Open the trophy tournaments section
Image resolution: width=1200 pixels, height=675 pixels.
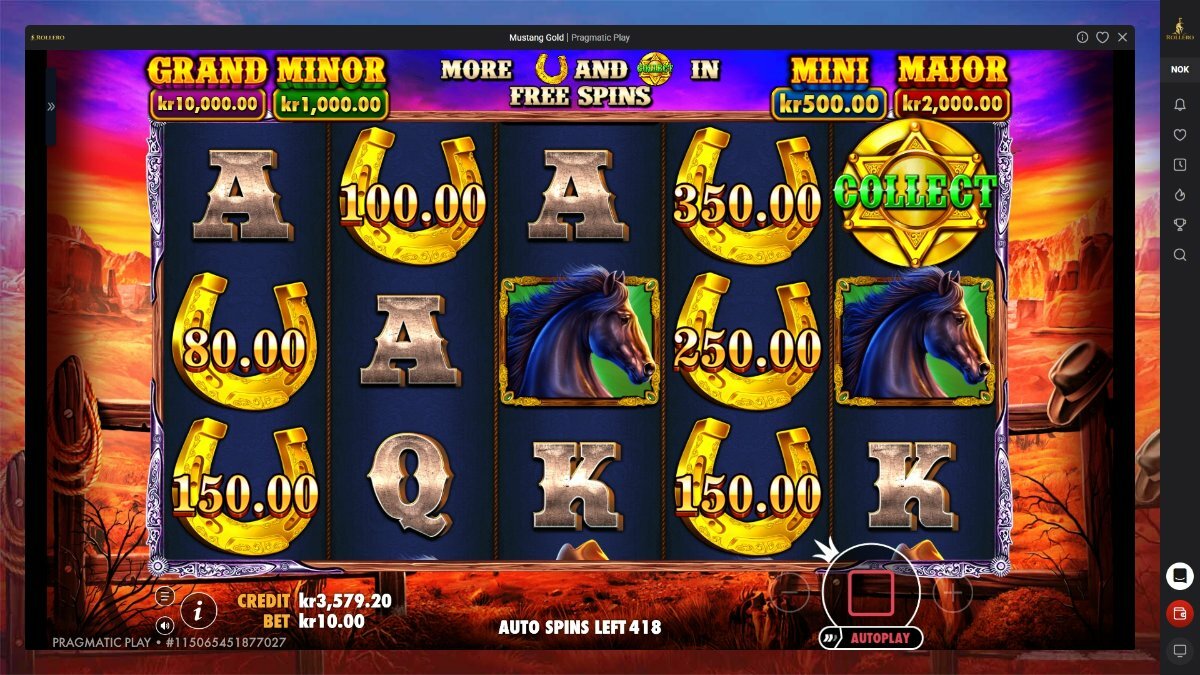(1179, 225)
